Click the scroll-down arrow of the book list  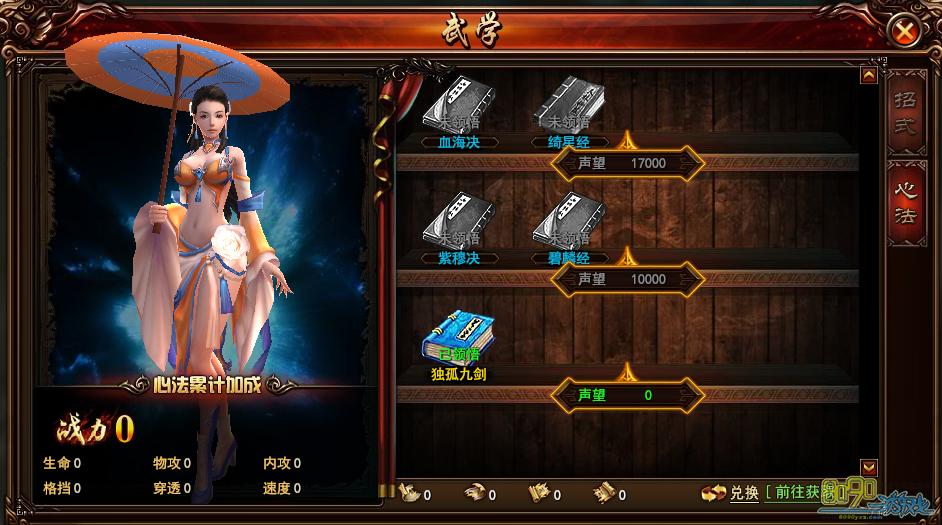tap(868, 466)
